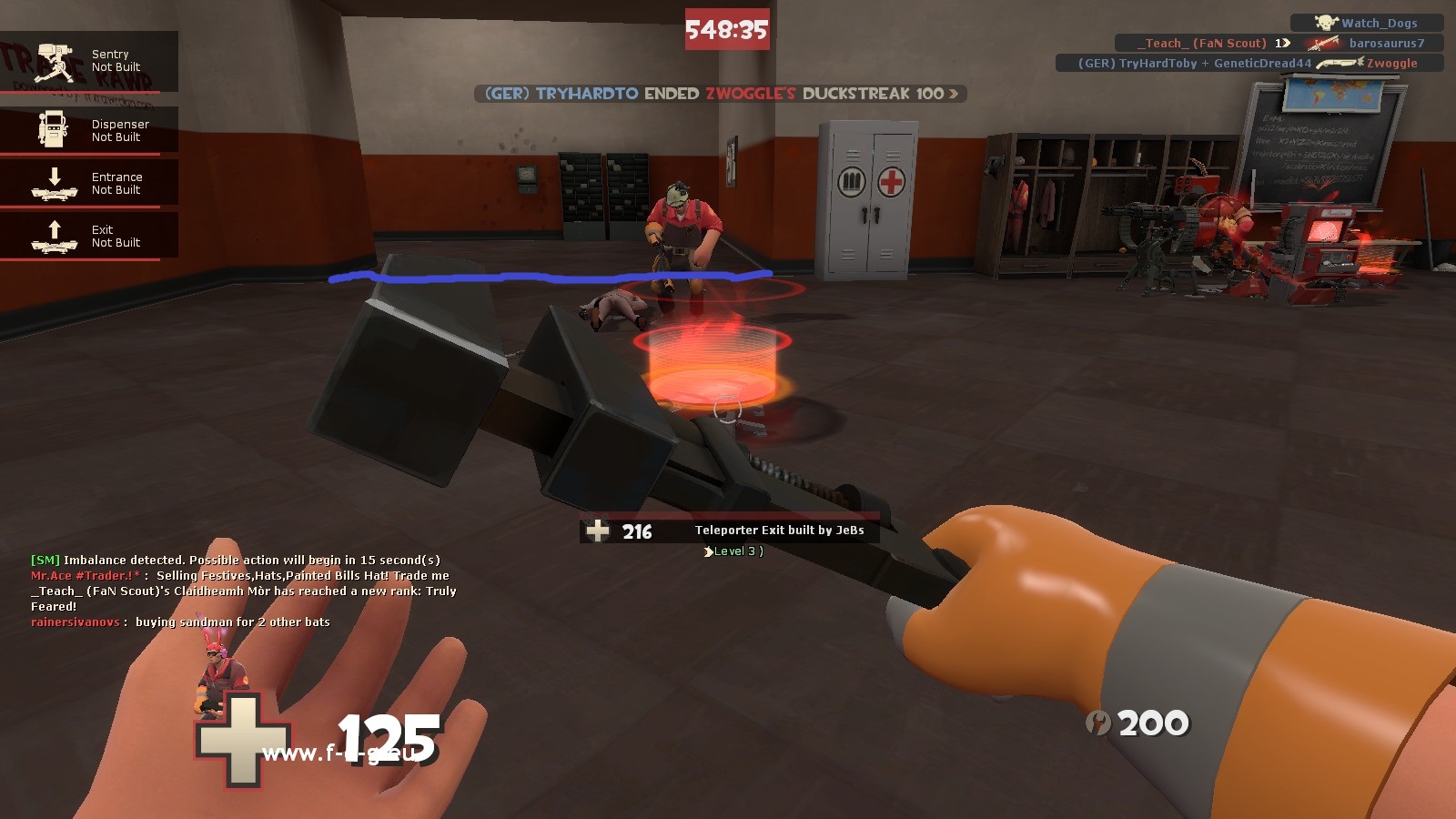This screenshot has width=1456, height=819.
Task: Select Mr.Ace #Trader's chat message
Action: tap(240, 576)
